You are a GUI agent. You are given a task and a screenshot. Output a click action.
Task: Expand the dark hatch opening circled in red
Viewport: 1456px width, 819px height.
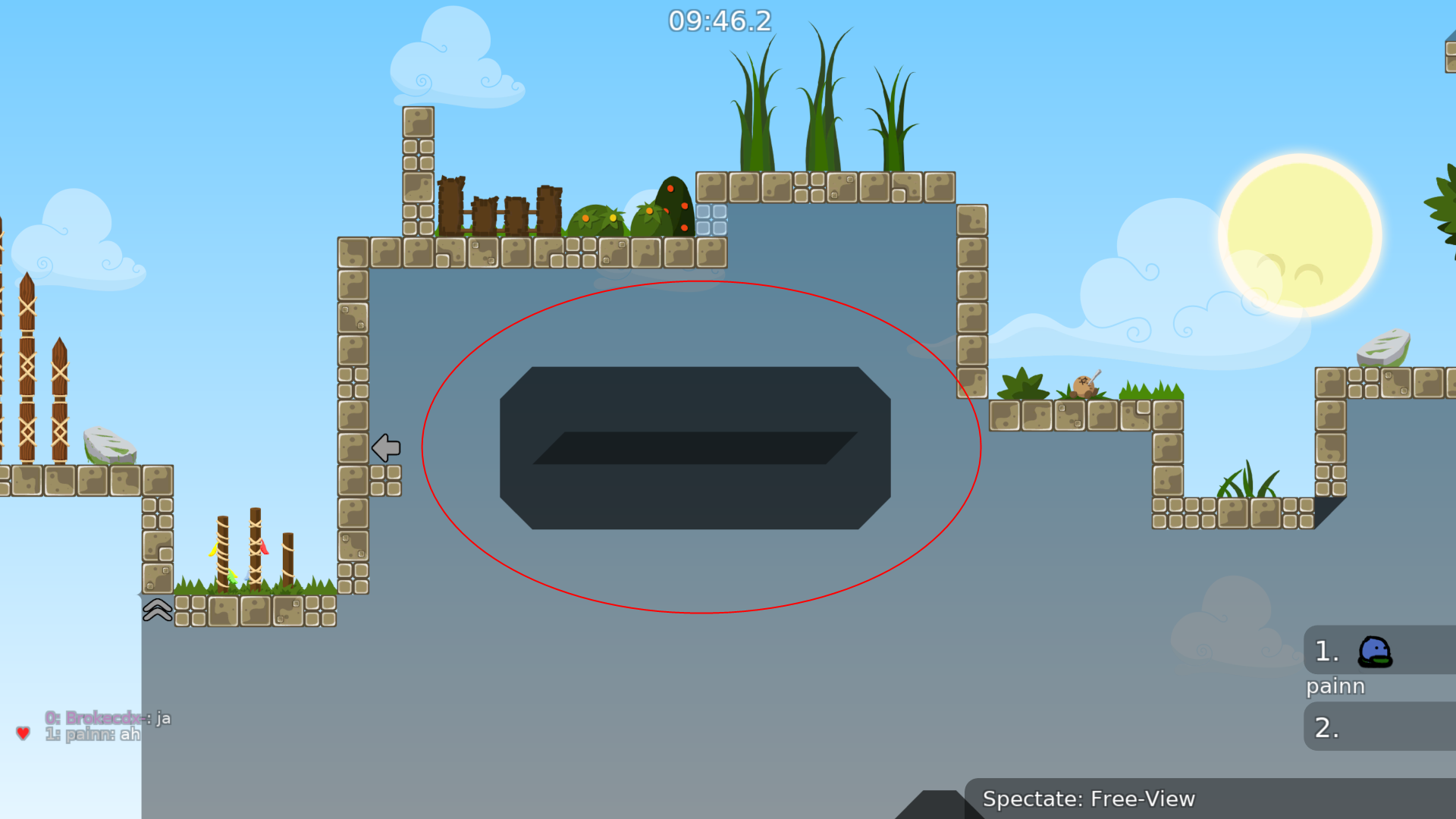pyautogui.click(x=696, y=447)
